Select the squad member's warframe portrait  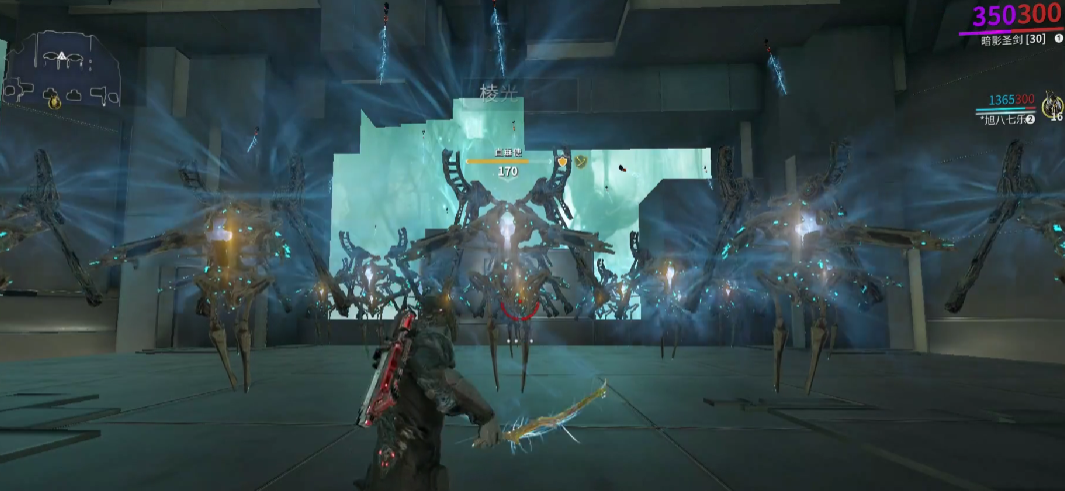pyautogui.click(x=1051, y=104)
